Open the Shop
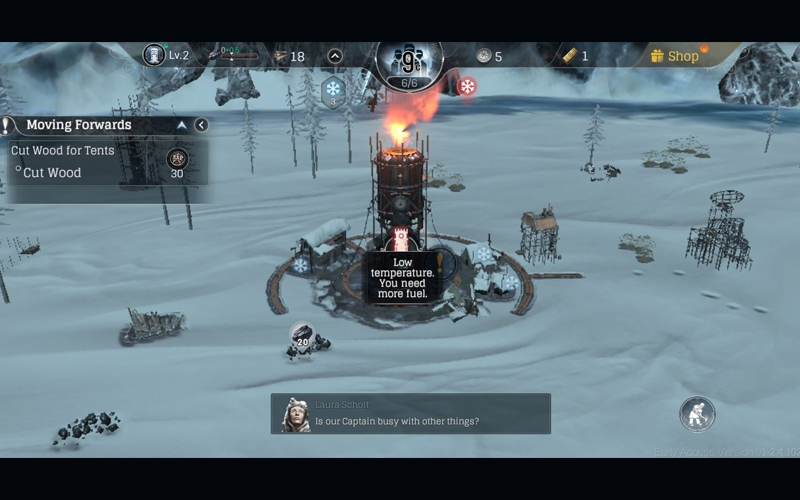Viewport: 800px width, 500px height. click(x=675, y=56)
